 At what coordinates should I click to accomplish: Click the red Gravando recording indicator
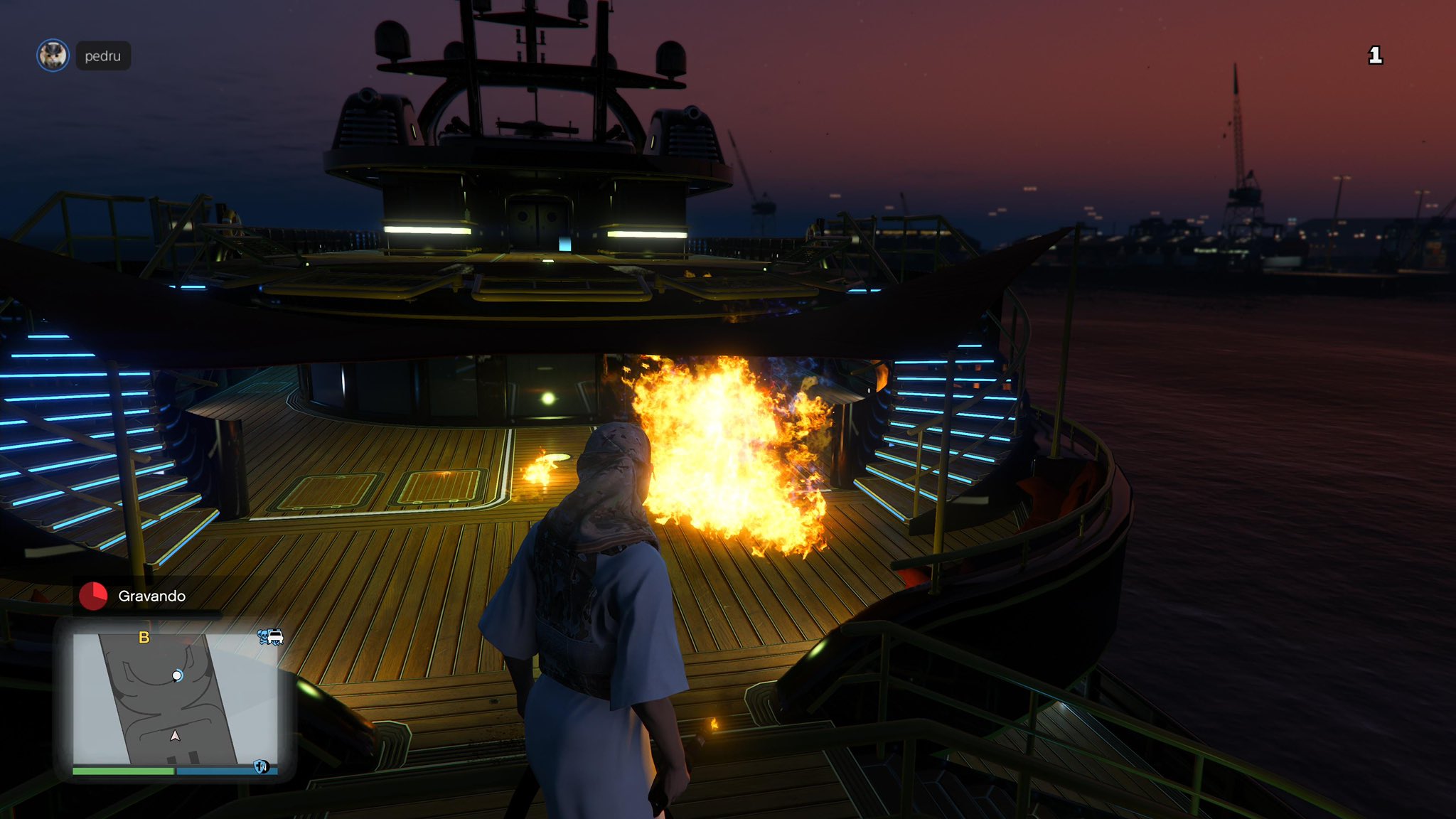93,596
